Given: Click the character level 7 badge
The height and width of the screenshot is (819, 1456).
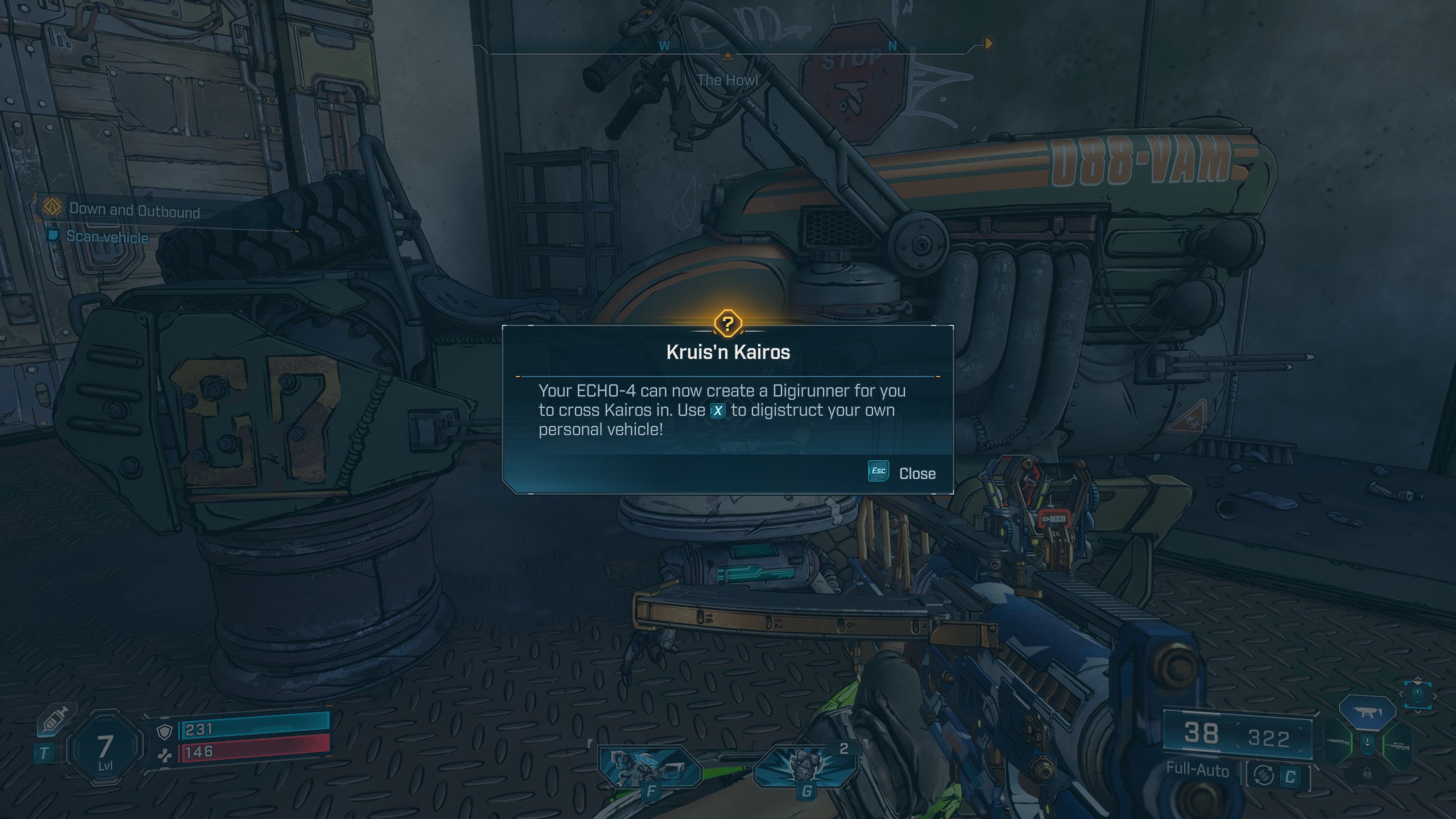Looking at the screenshot, I should pyautogui.click(x=105, y=749).
